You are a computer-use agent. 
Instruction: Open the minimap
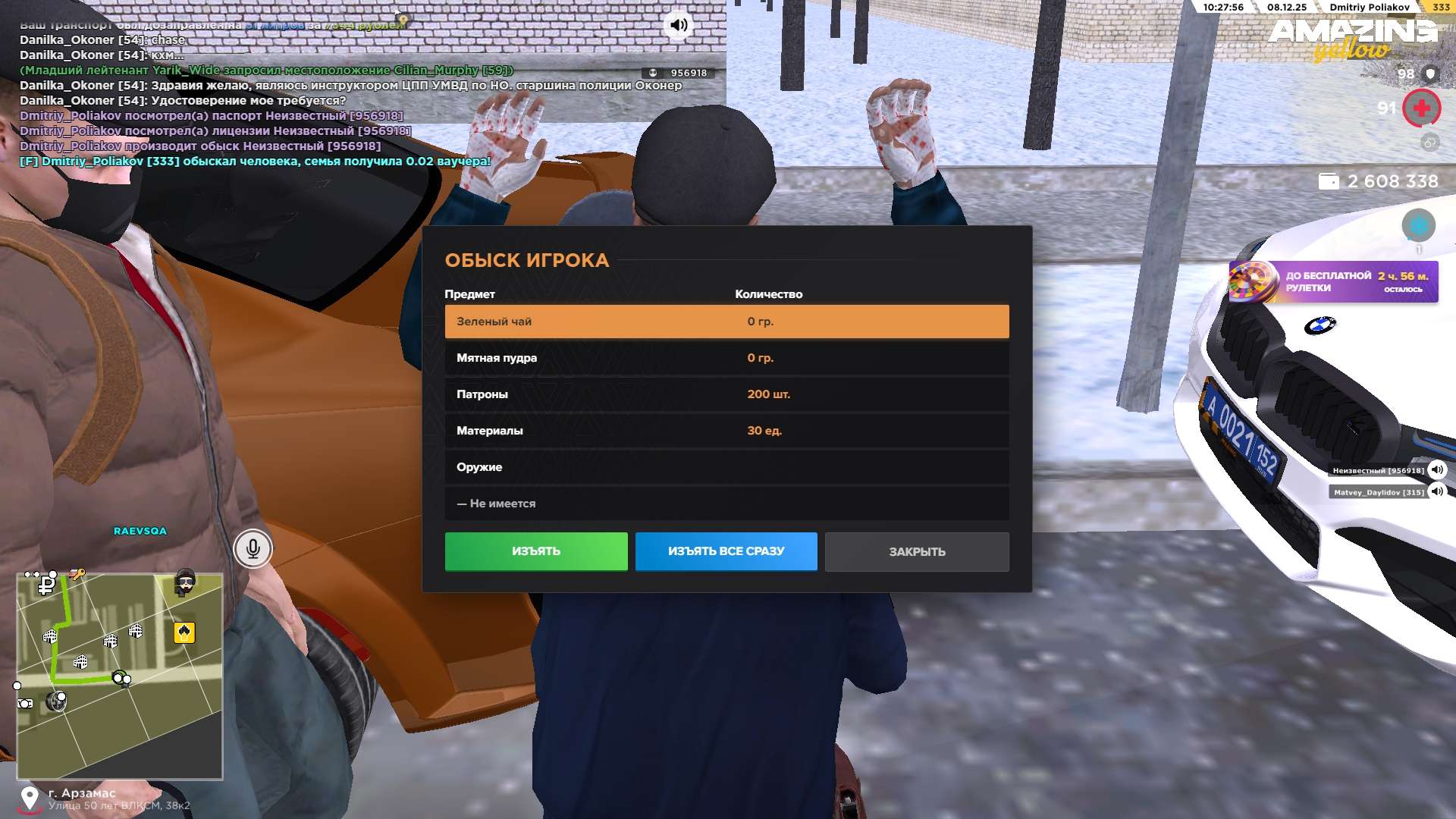[x=120, y=676]
